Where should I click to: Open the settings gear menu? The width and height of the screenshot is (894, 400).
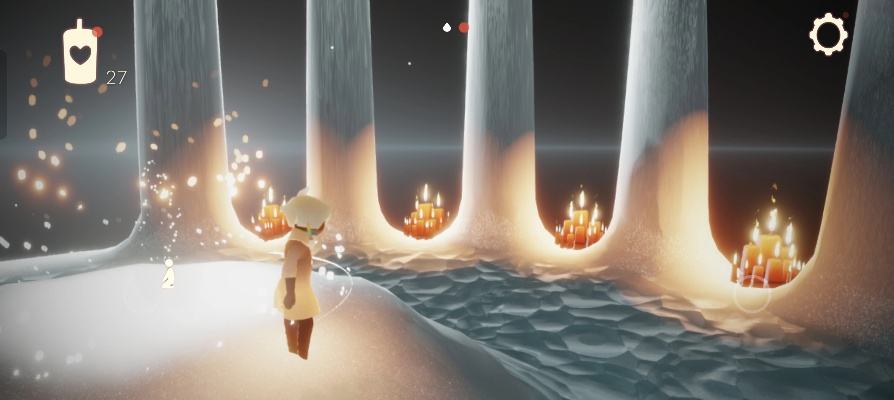point(828,35)
